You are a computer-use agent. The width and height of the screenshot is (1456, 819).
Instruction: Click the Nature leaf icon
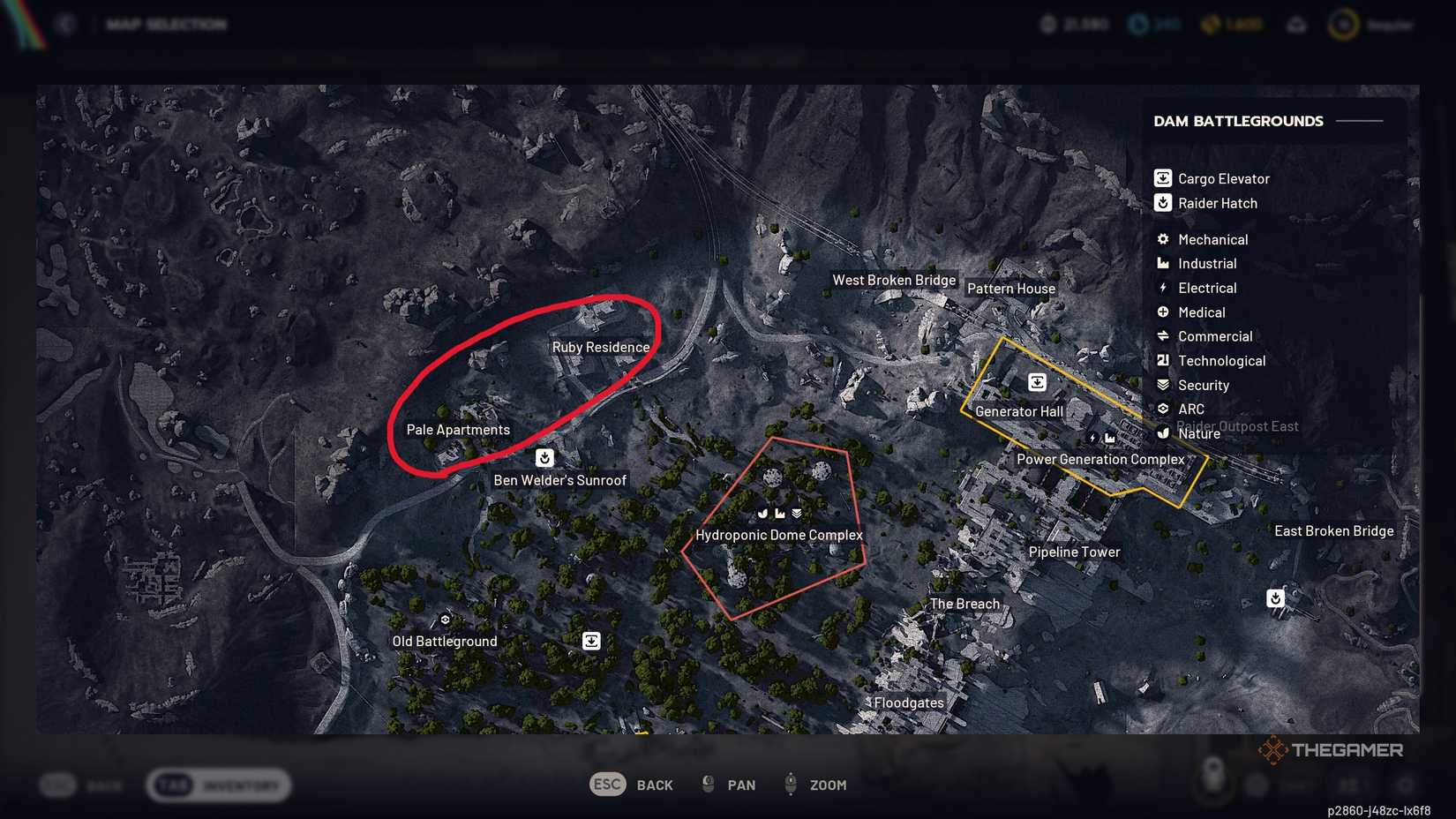[x=1162, y=433]
